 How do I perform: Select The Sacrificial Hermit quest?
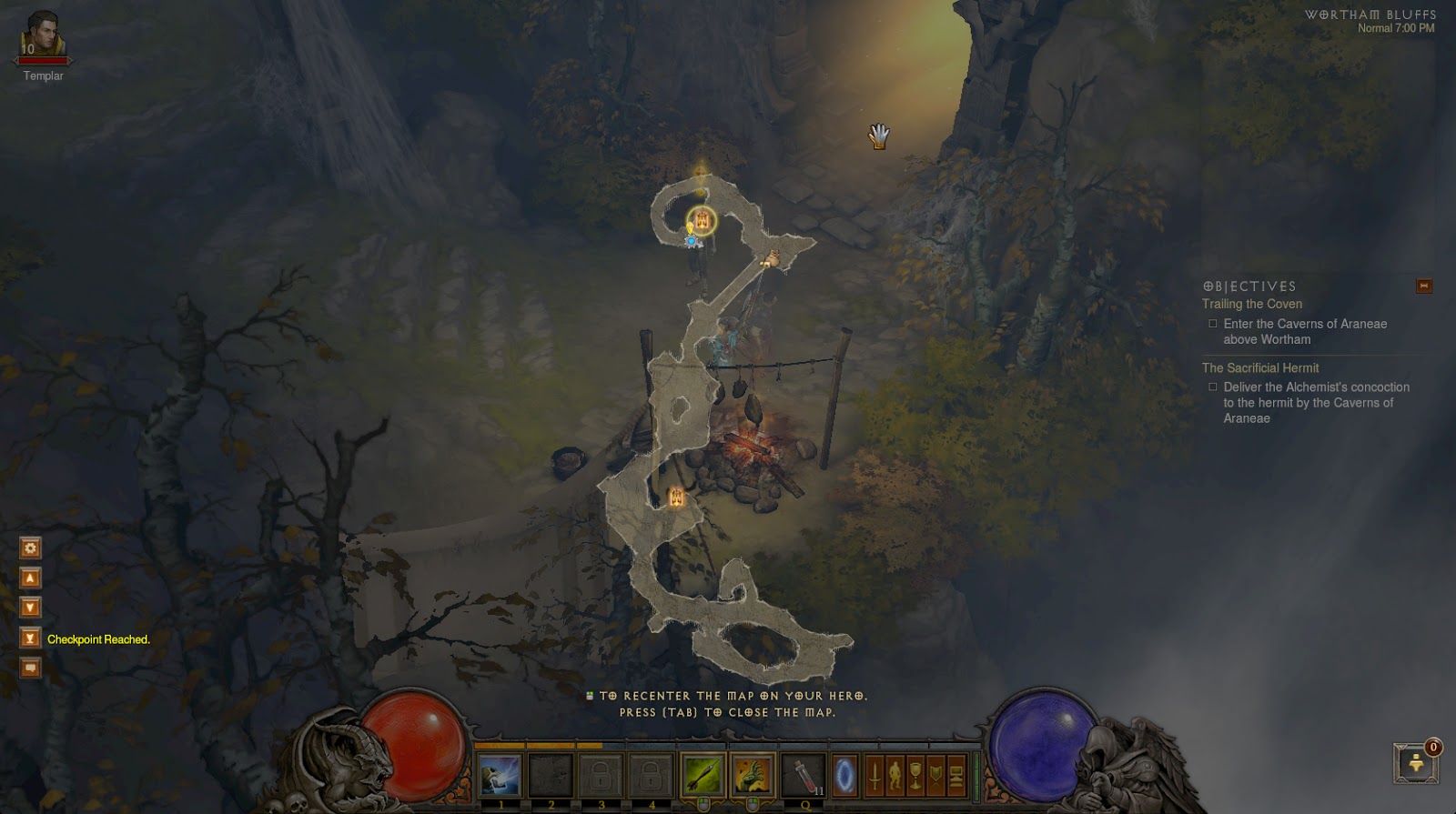pyautogui.click(x=1259, y=367)
